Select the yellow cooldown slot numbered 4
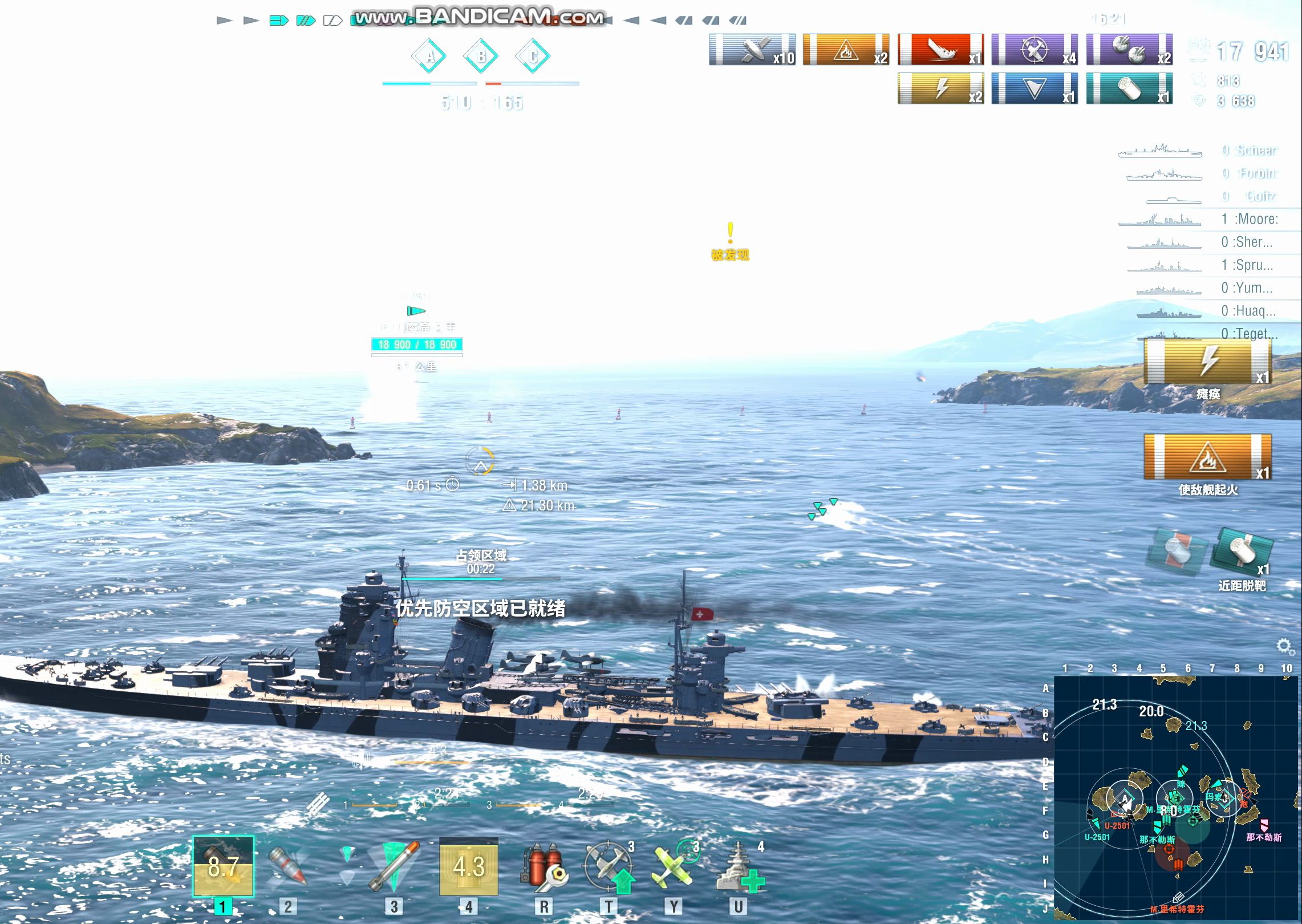The image size is (1302, 924). coord(468,867)
